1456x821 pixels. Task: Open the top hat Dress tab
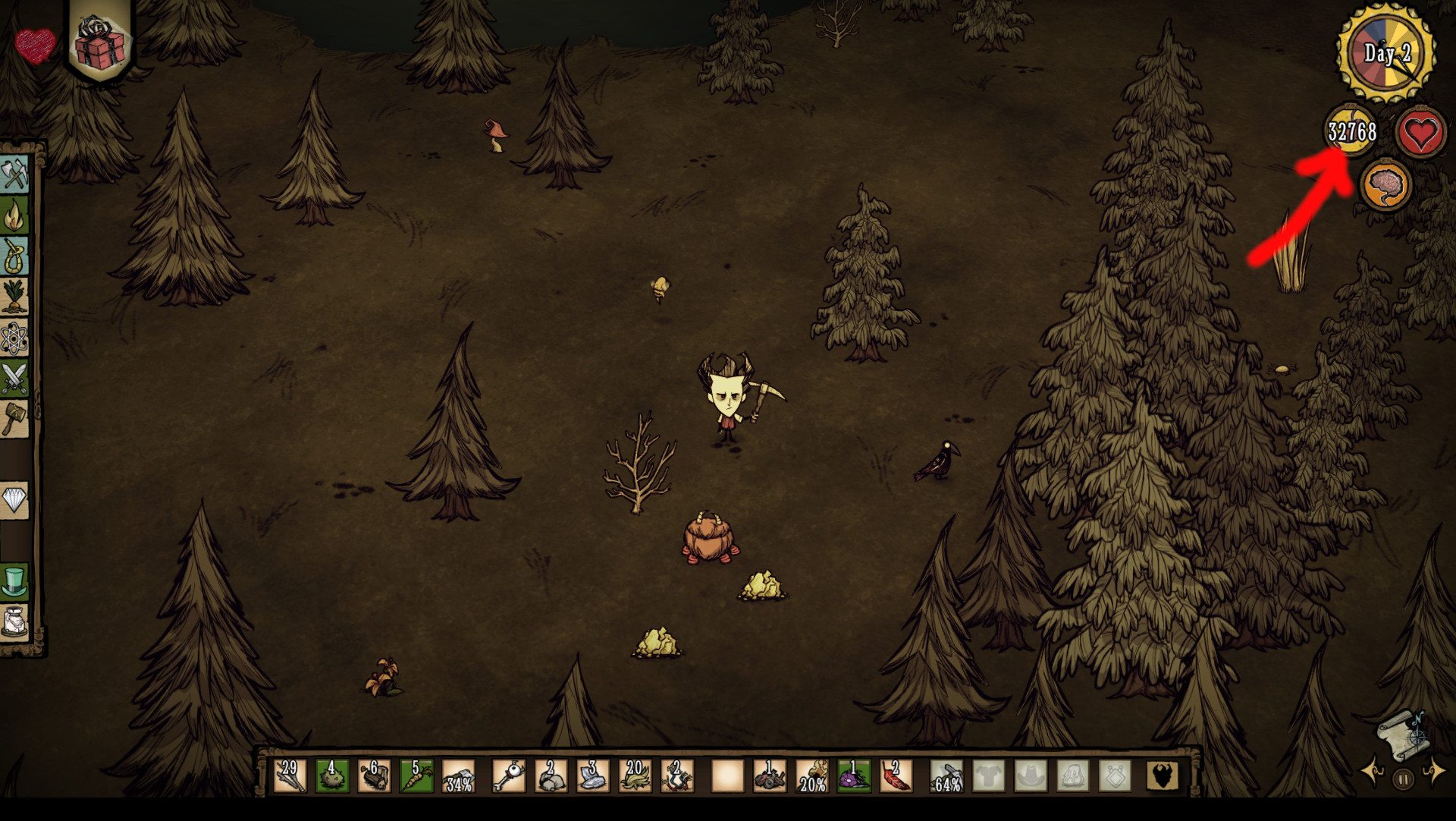pyautogui.click(x=14, y=581)
